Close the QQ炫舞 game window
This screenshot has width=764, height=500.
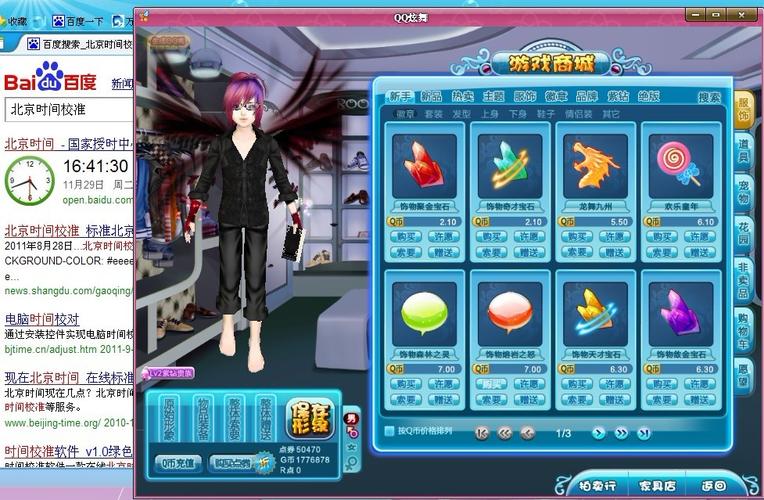(741, 15)
